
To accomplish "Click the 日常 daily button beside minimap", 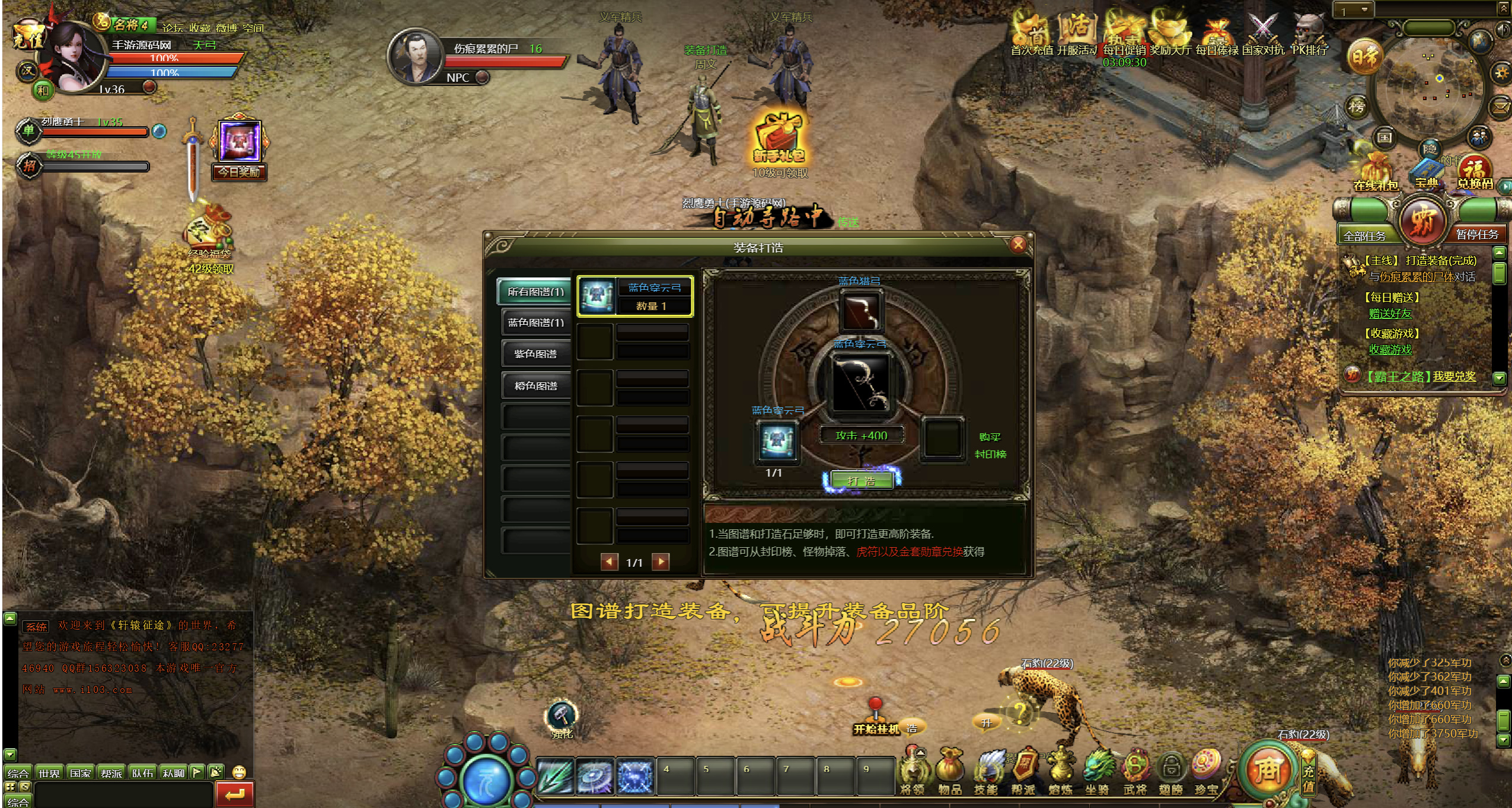I will click(1364, 58).
